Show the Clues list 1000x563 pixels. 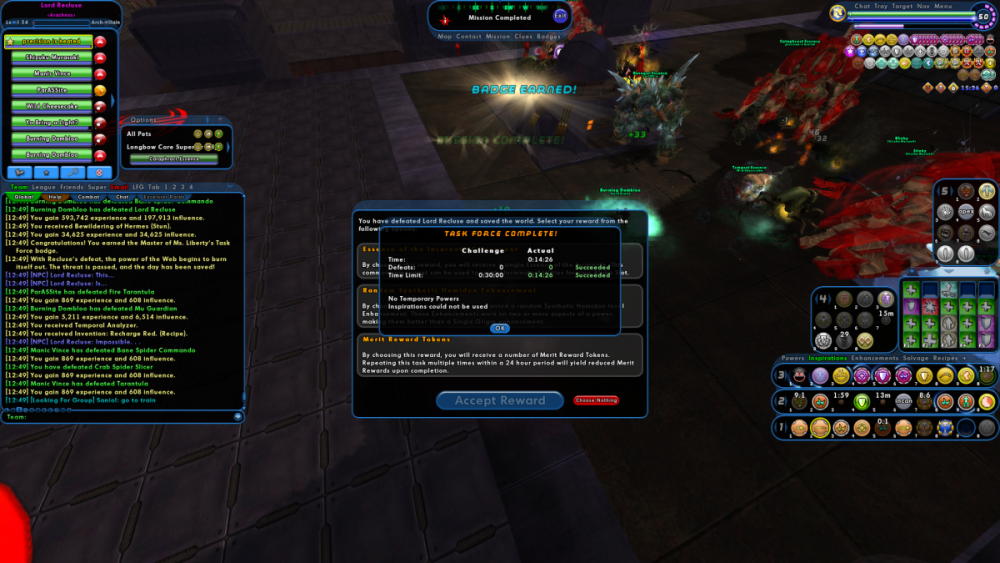pyautogui.click(x=523, y=36)
